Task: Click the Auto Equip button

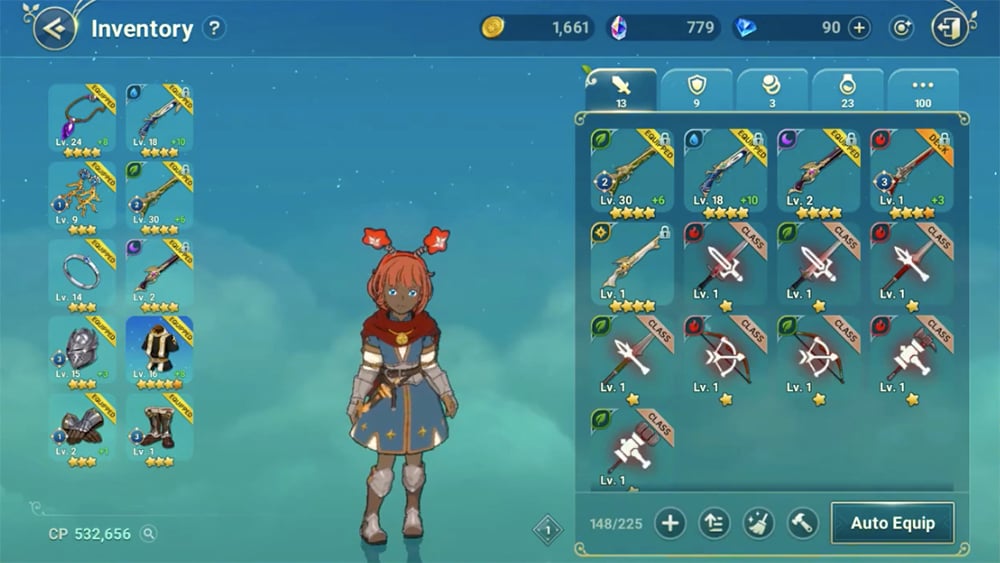Action: pos(892,523)
